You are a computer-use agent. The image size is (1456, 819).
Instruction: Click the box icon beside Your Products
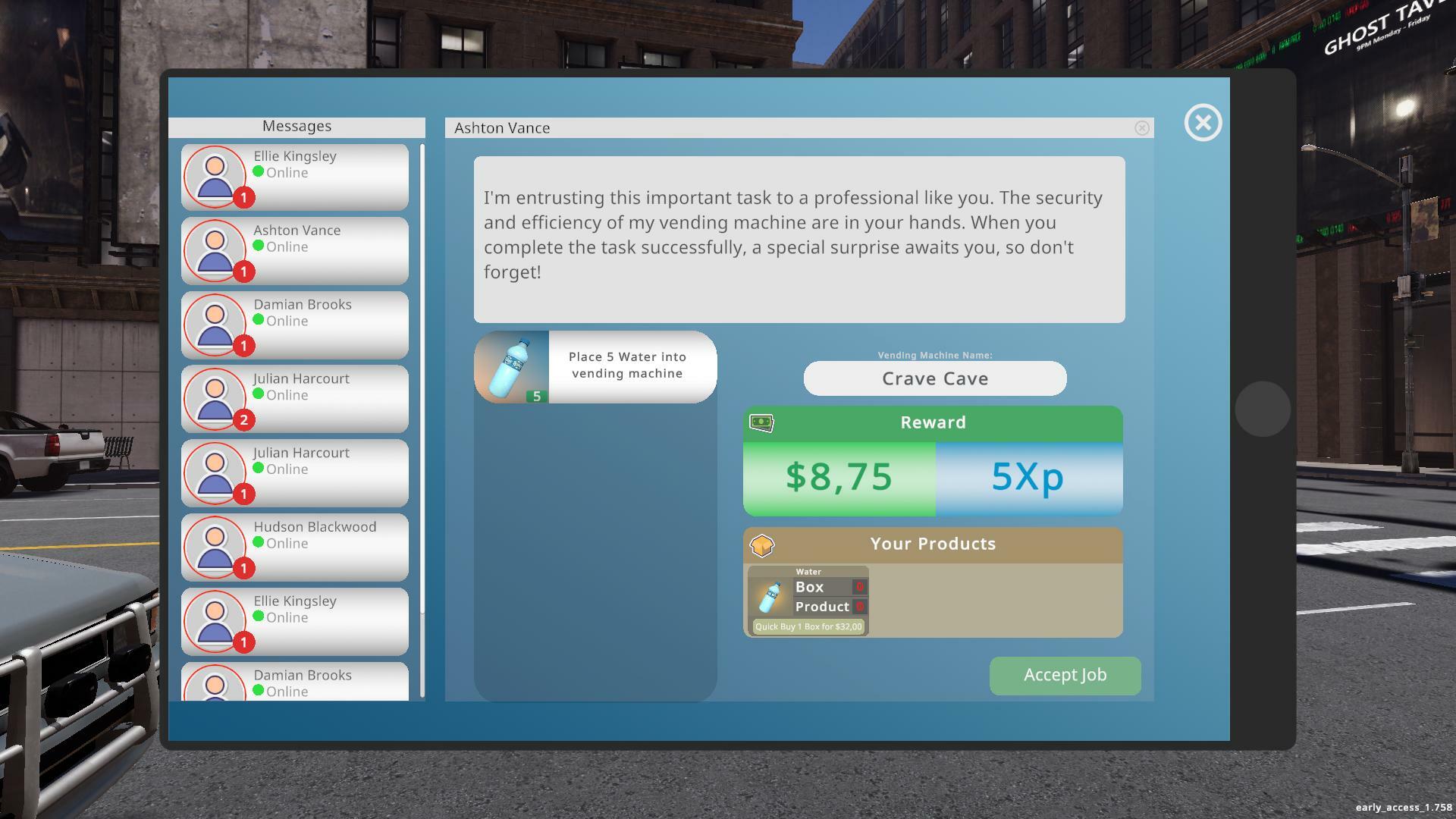point(763,544)
